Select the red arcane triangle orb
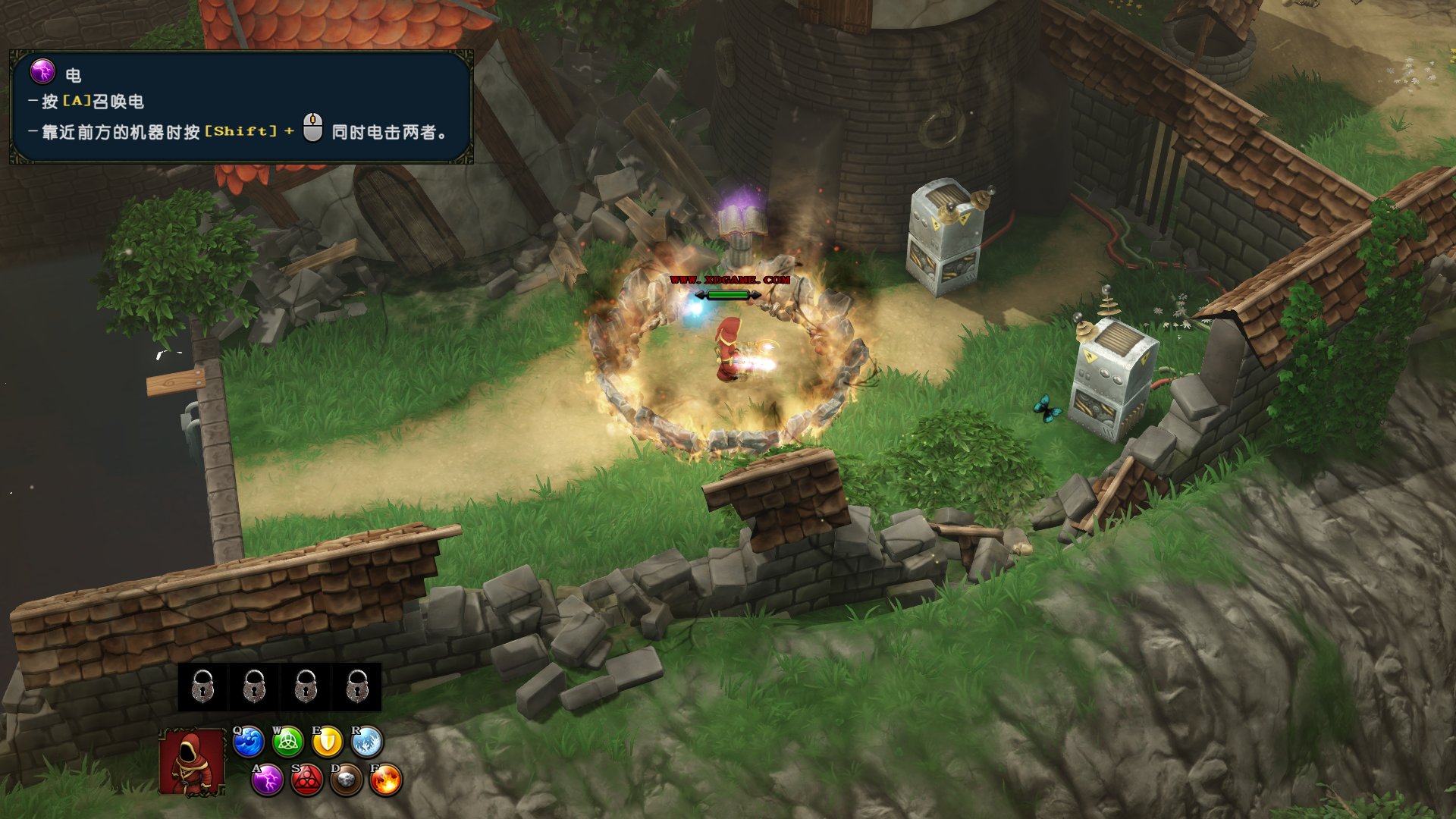Viewport: 1456px width, 819px height. 307,780
